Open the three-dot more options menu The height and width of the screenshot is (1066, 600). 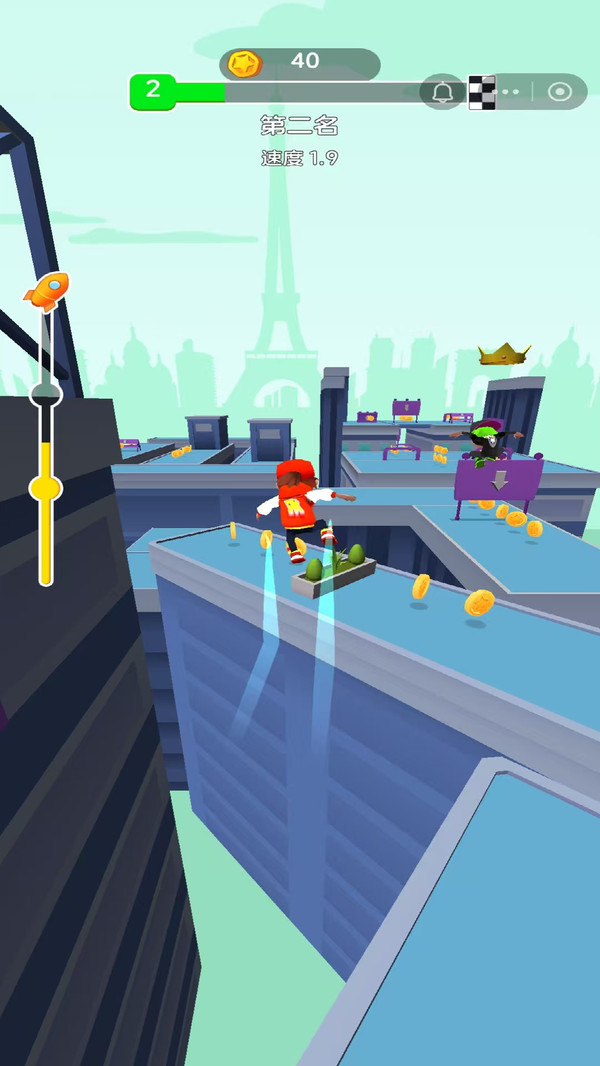pyautogui.click(x=511, y=92)
